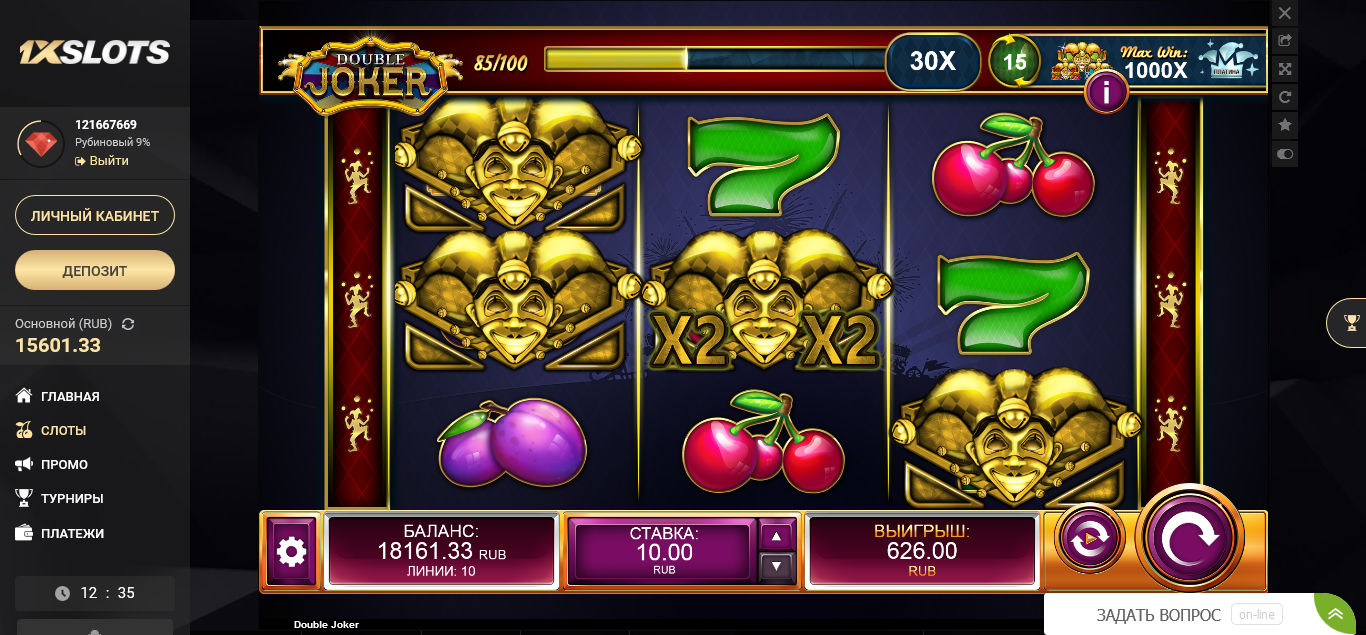View the Турниры tournaments page
Viewport: 1366px width, 635px height.
[x=72, y=499]
